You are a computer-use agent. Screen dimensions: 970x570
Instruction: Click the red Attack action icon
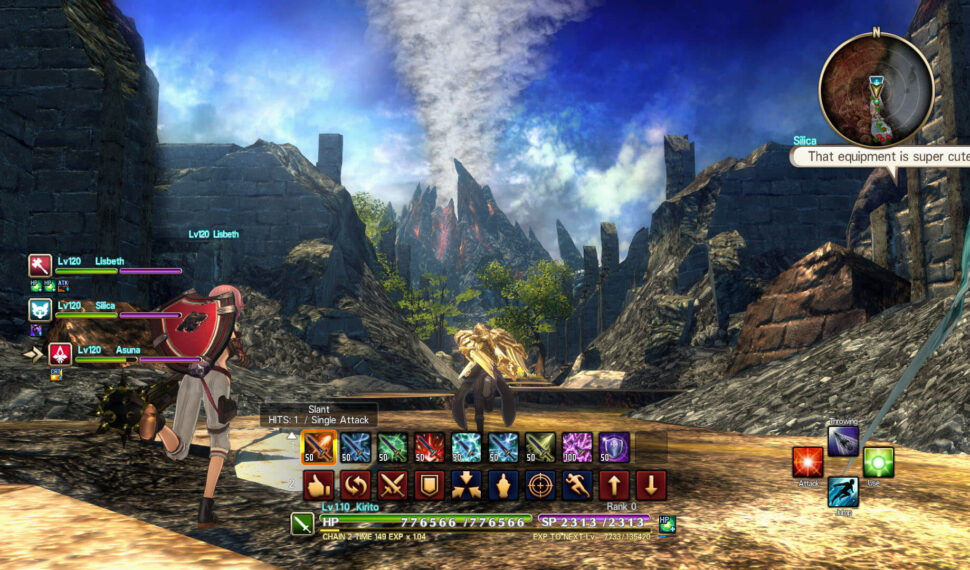pyautogui.click(x=808, y=463)
